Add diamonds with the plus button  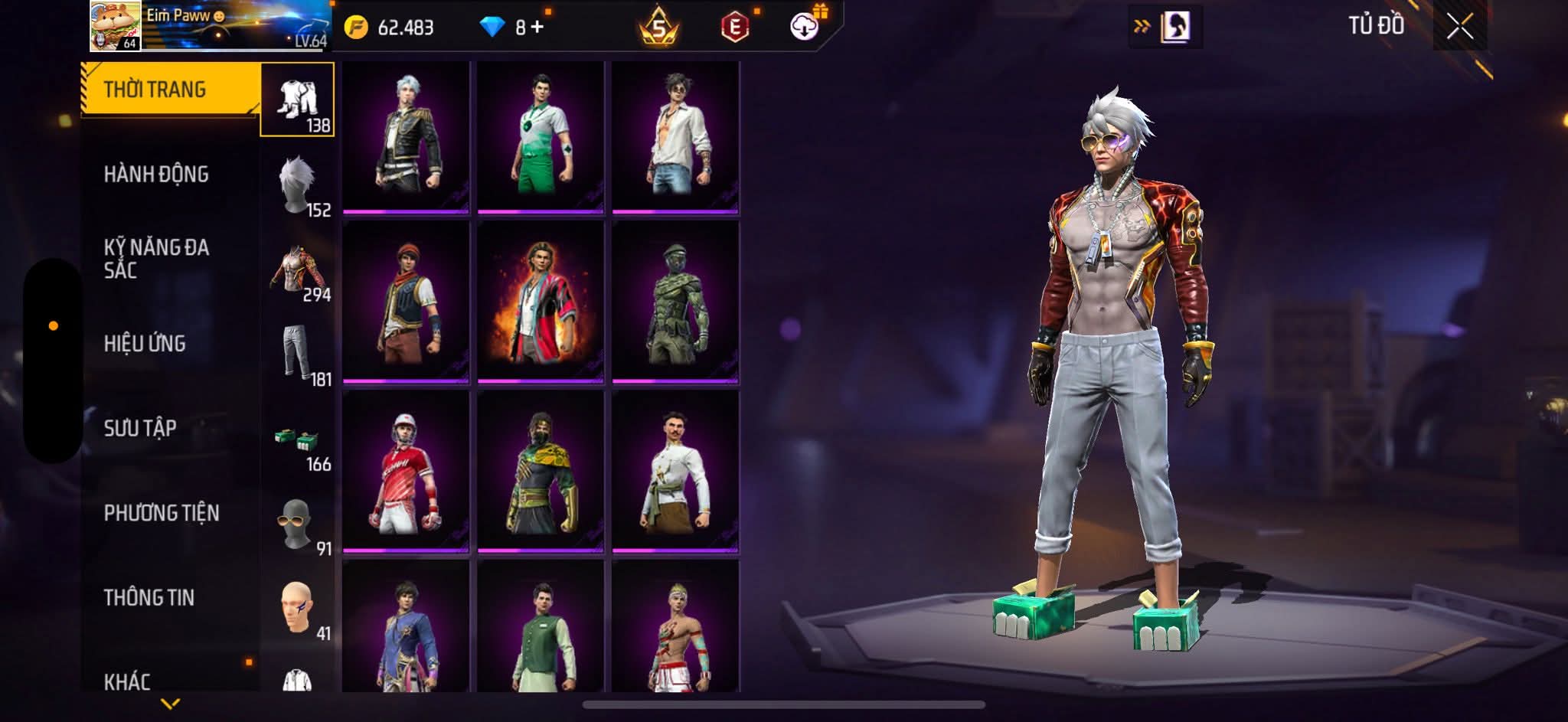pos(537,28)
